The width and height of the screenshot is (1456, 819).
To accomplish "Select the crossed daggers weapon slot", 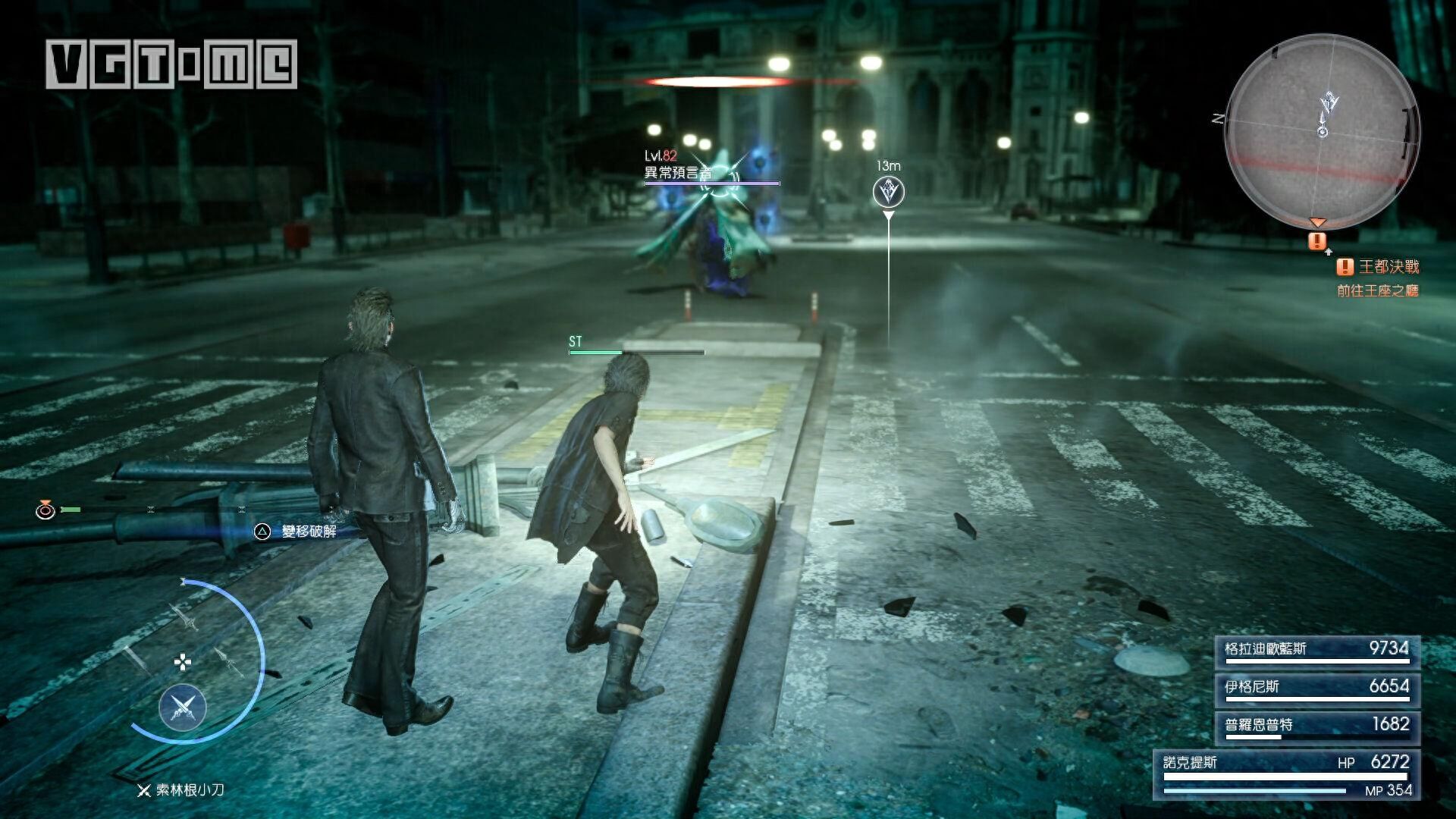I will coord(183,708).
